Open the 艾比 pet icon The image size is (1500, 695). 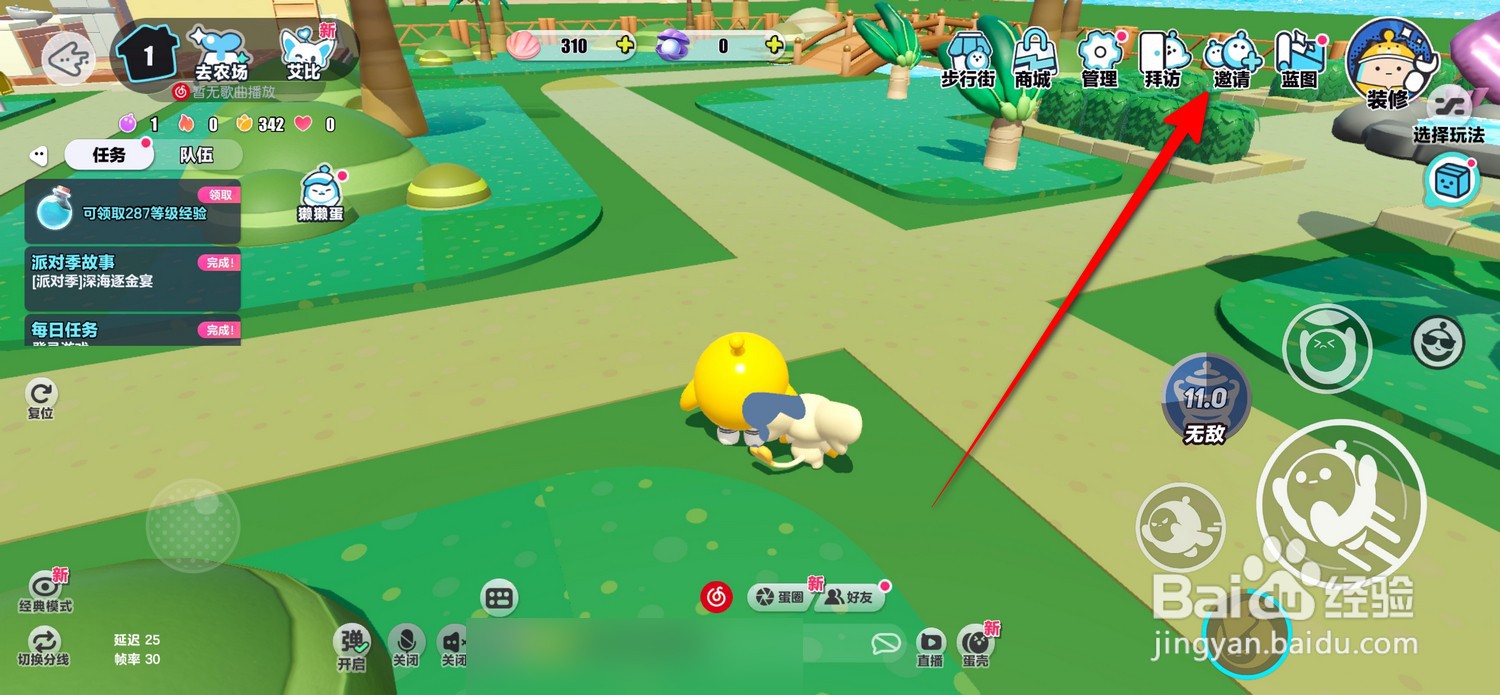tap(304, 52)
